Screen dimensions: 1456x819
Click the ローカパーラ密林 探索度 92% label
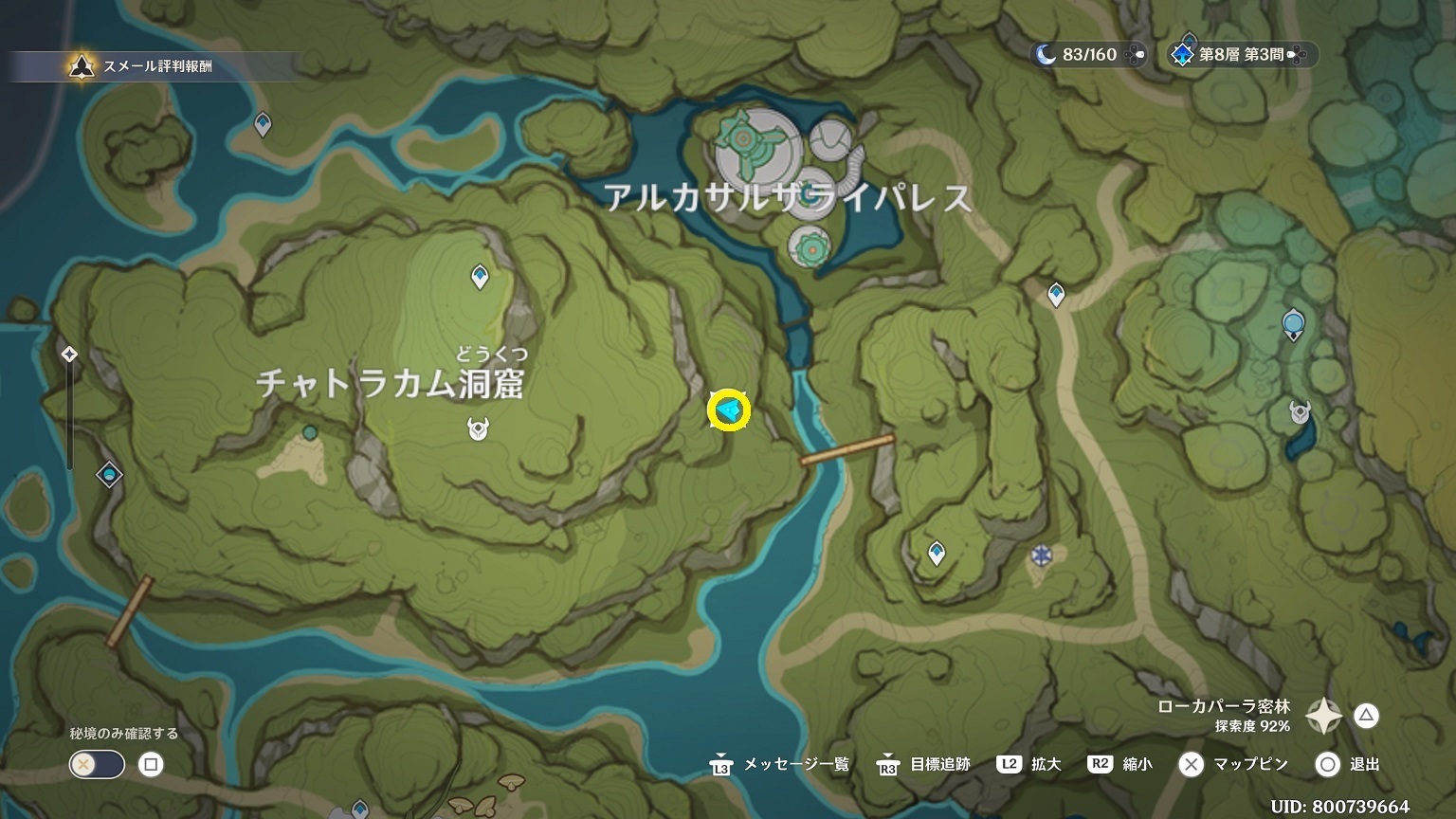point(1223,716)
